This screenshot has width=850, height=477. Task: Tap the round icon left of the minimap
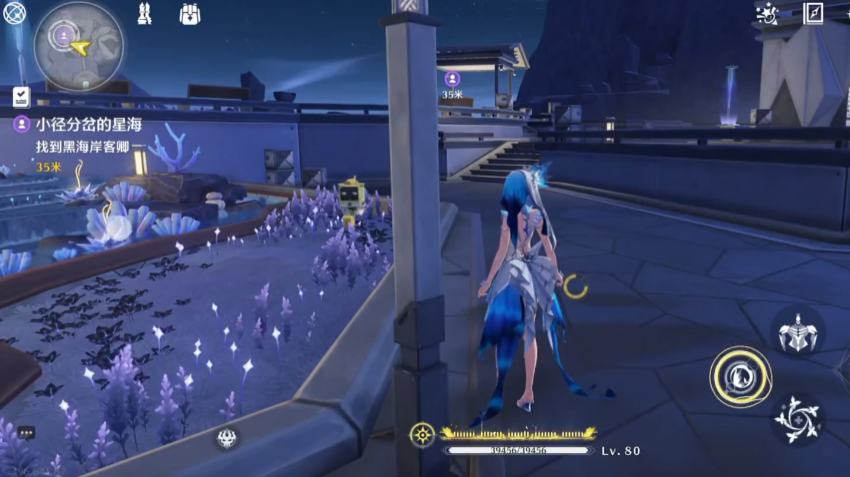coord(14,13)
